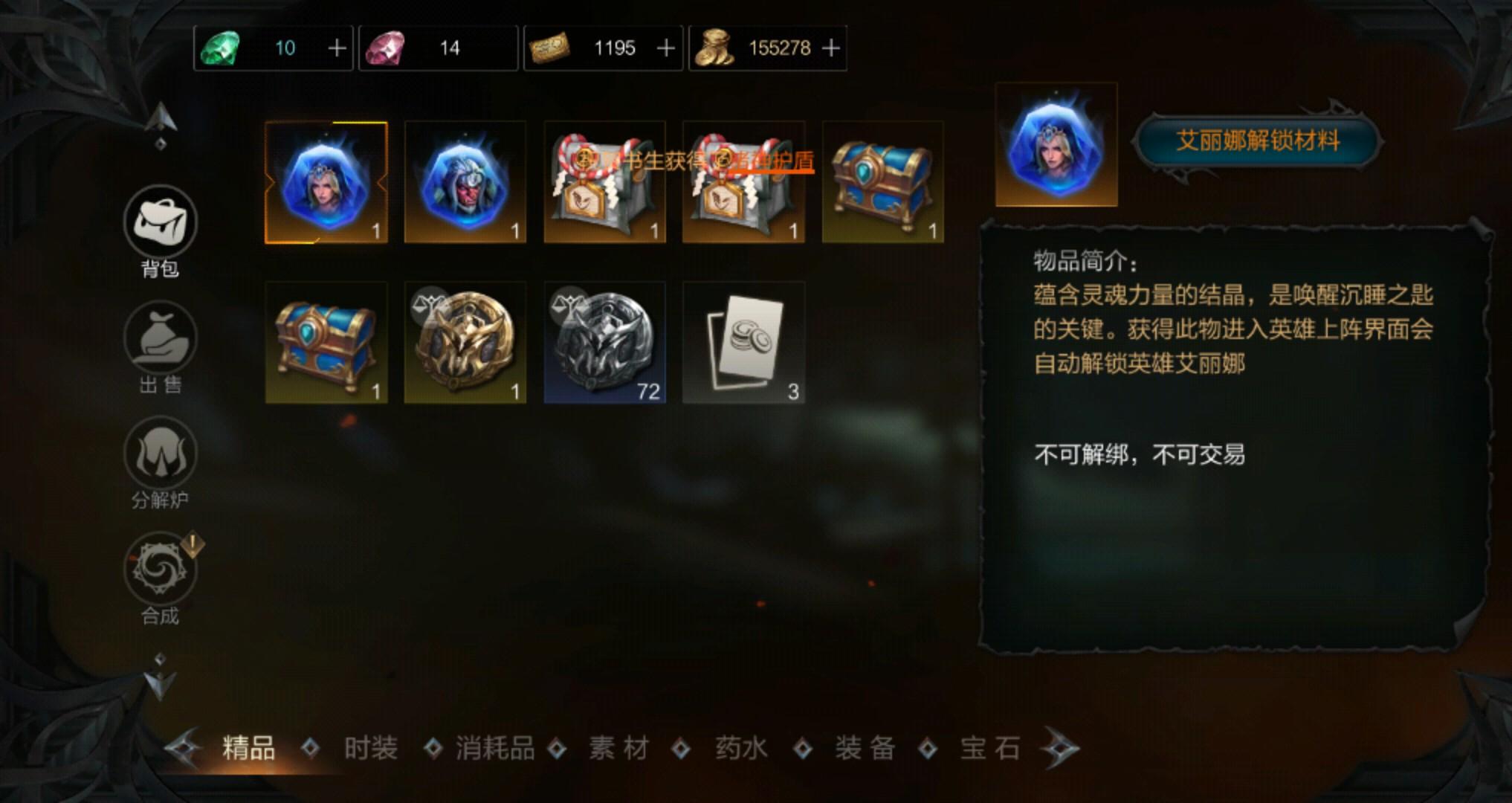Switch to the 时装 tab
This screenshot has height=803, width=1512.
pyautogui.click(x=369, y=747)
